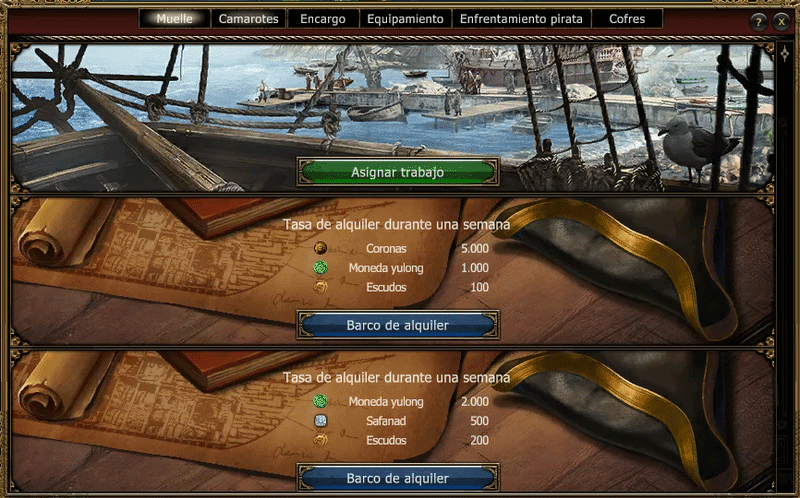Open the question mark help button
Viewport: 800px width, 498px height.
[759, 21]
